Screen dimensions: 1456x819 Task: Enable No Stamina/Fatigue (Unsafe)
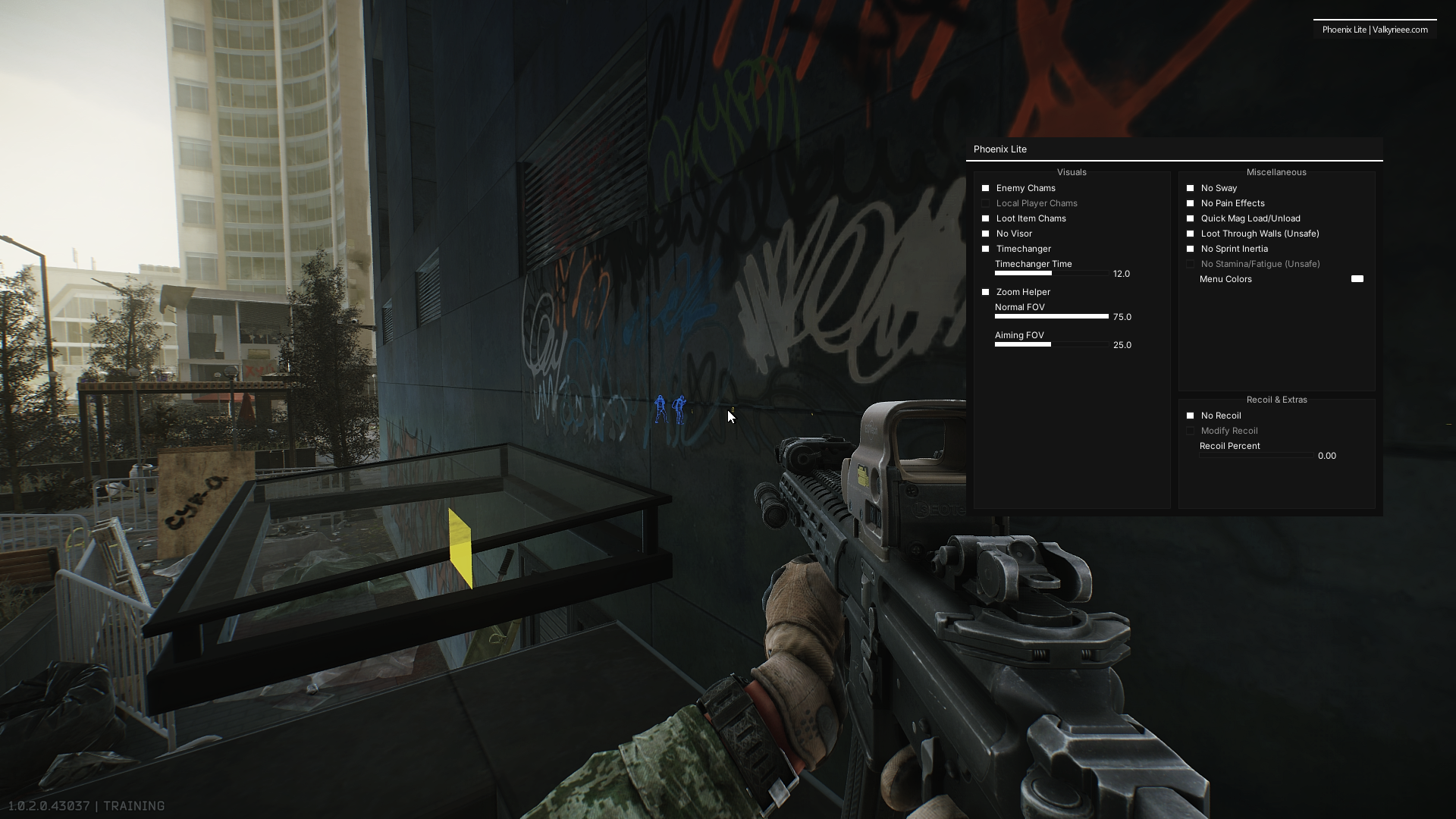coord(1191,264)
